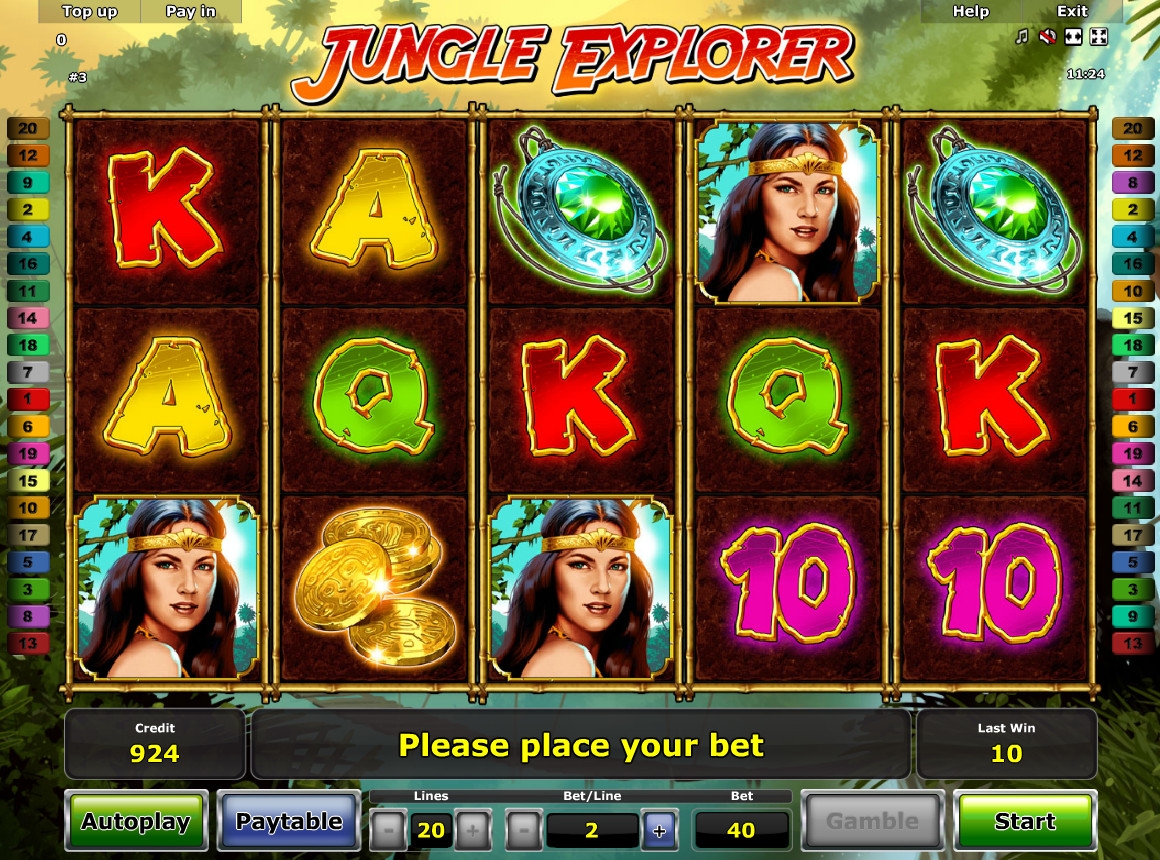Toggle the muted speaker sound icon
The width and height of the screenshot is (1160, 860).
coord(1047,37)
